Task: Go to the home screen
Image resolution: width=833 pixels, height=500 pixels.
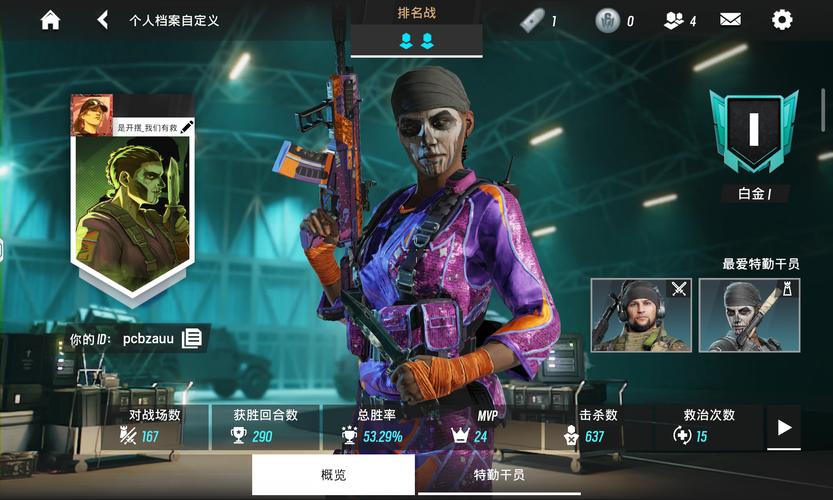Action: [x=50, y=20]
